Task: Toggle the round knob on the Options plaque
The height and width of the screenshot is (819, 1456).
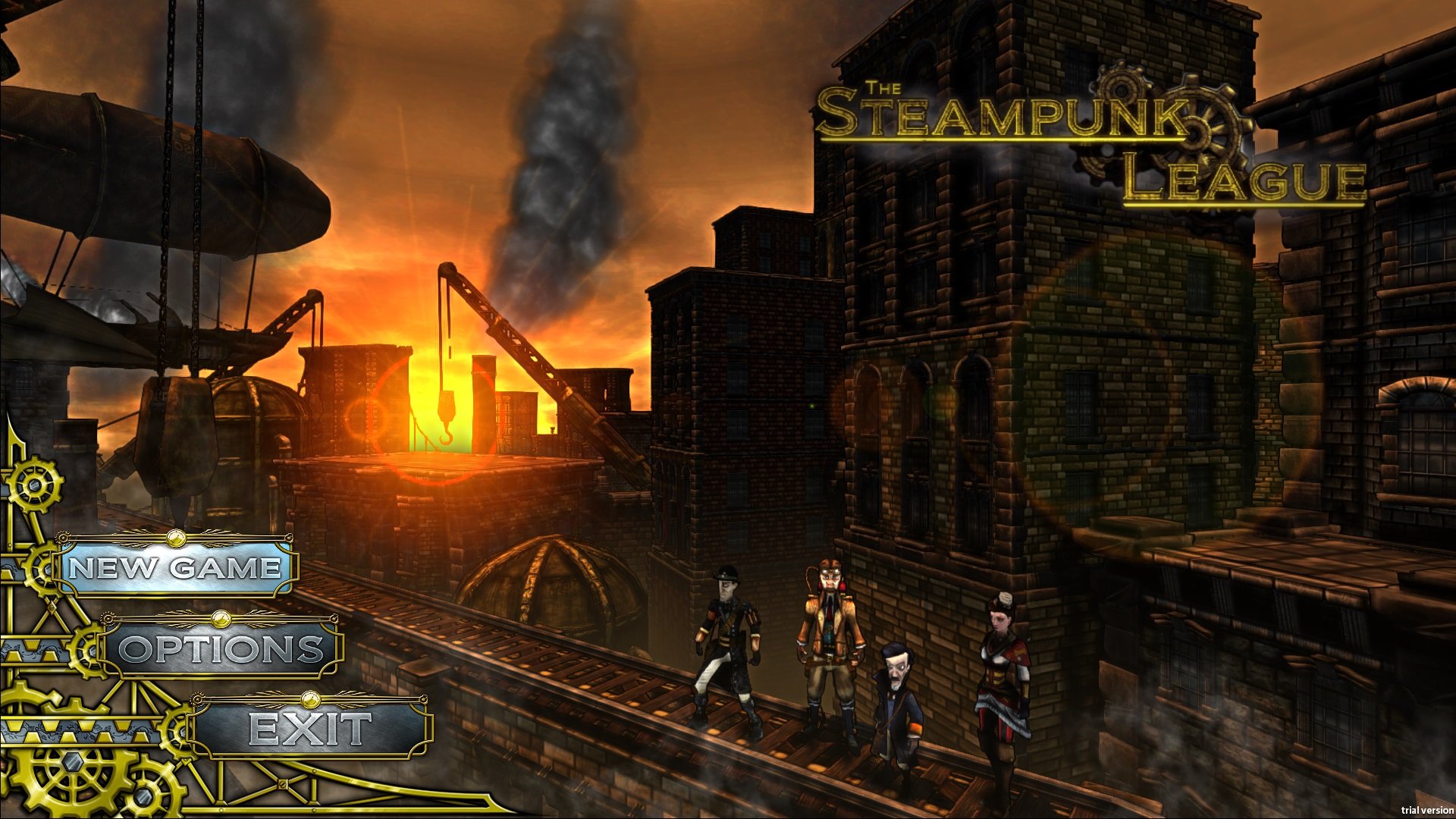Action: pyautogui.click(x=221, y=620)
